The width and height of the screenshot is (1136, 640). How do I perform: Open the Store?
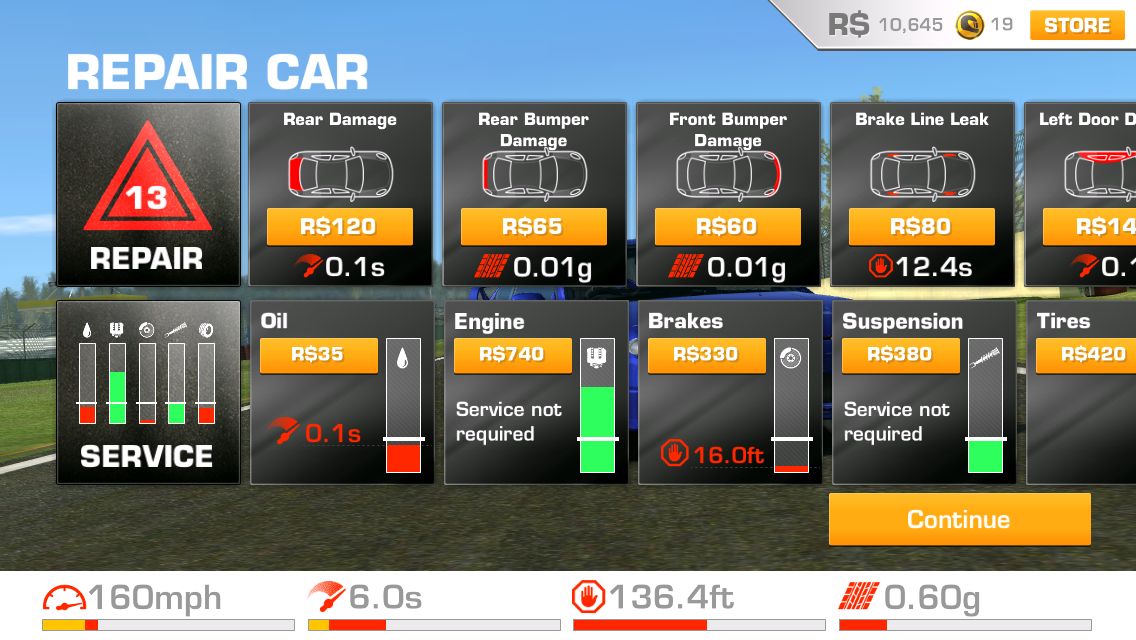(x=1076, y=25)
